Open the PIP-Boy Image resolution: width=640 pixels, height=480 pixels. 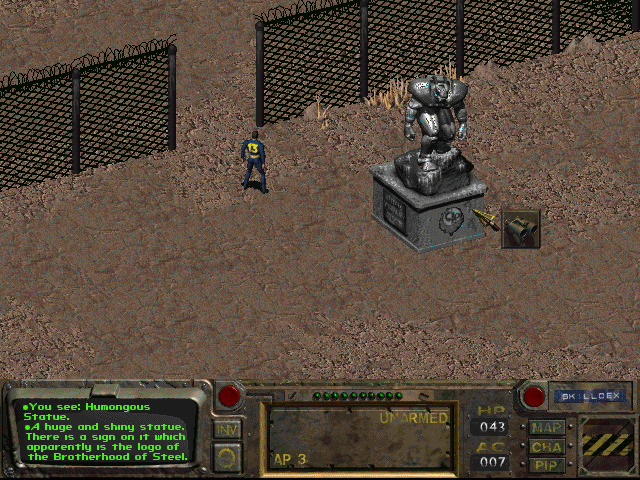tap(547, 464)
